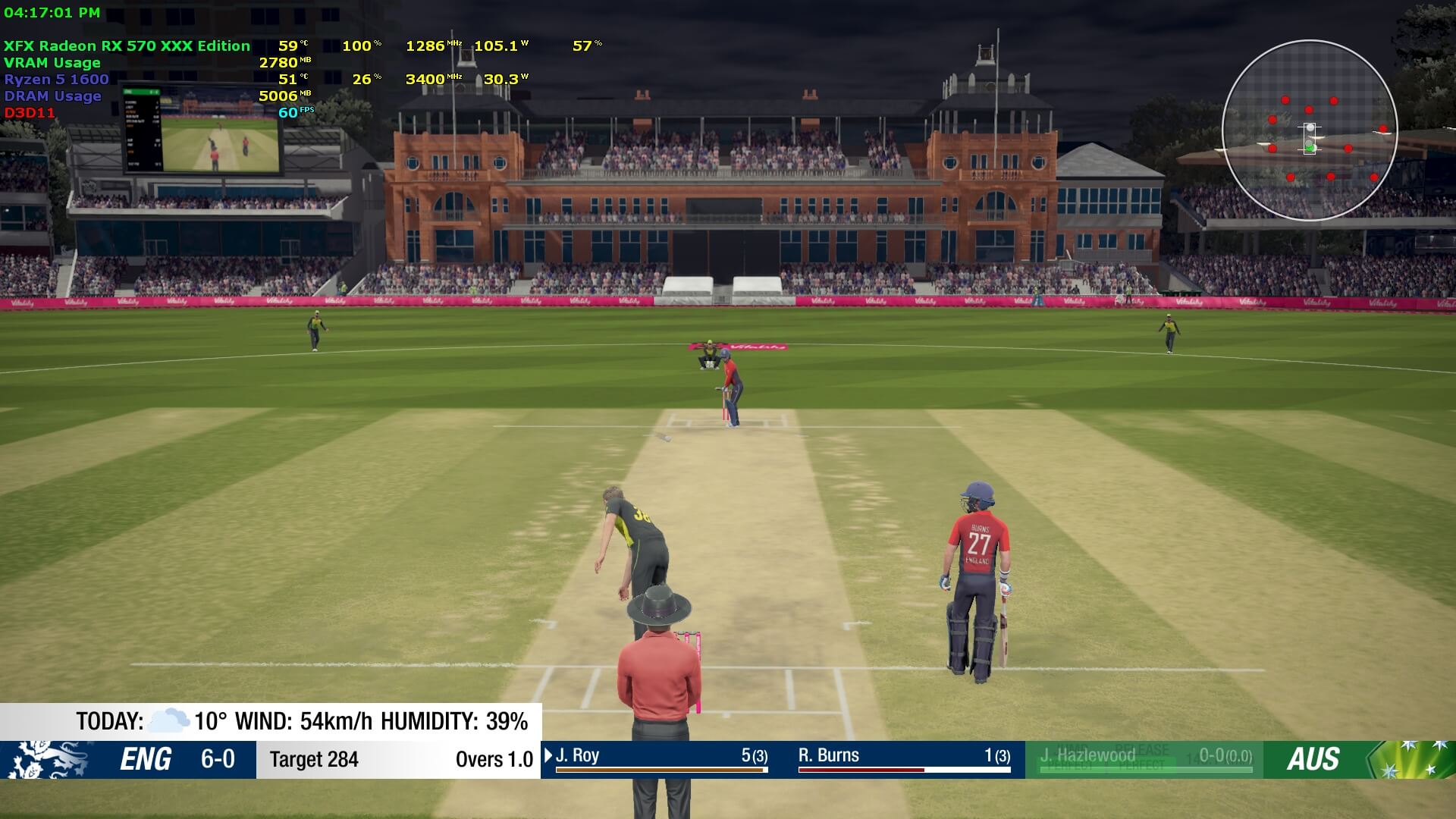Image resolution: width=1456 pixels, height=819 pixels.
Task: Select J. Roy's batsman panel
Action: click(x=661, y=758)
